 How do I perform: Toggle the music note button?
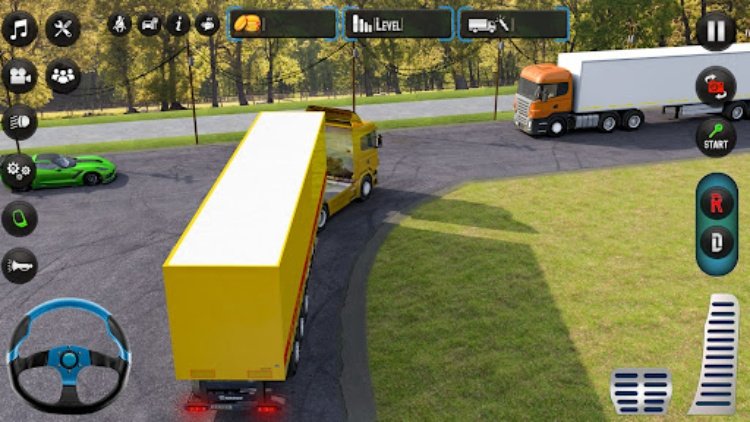(19, 29)
